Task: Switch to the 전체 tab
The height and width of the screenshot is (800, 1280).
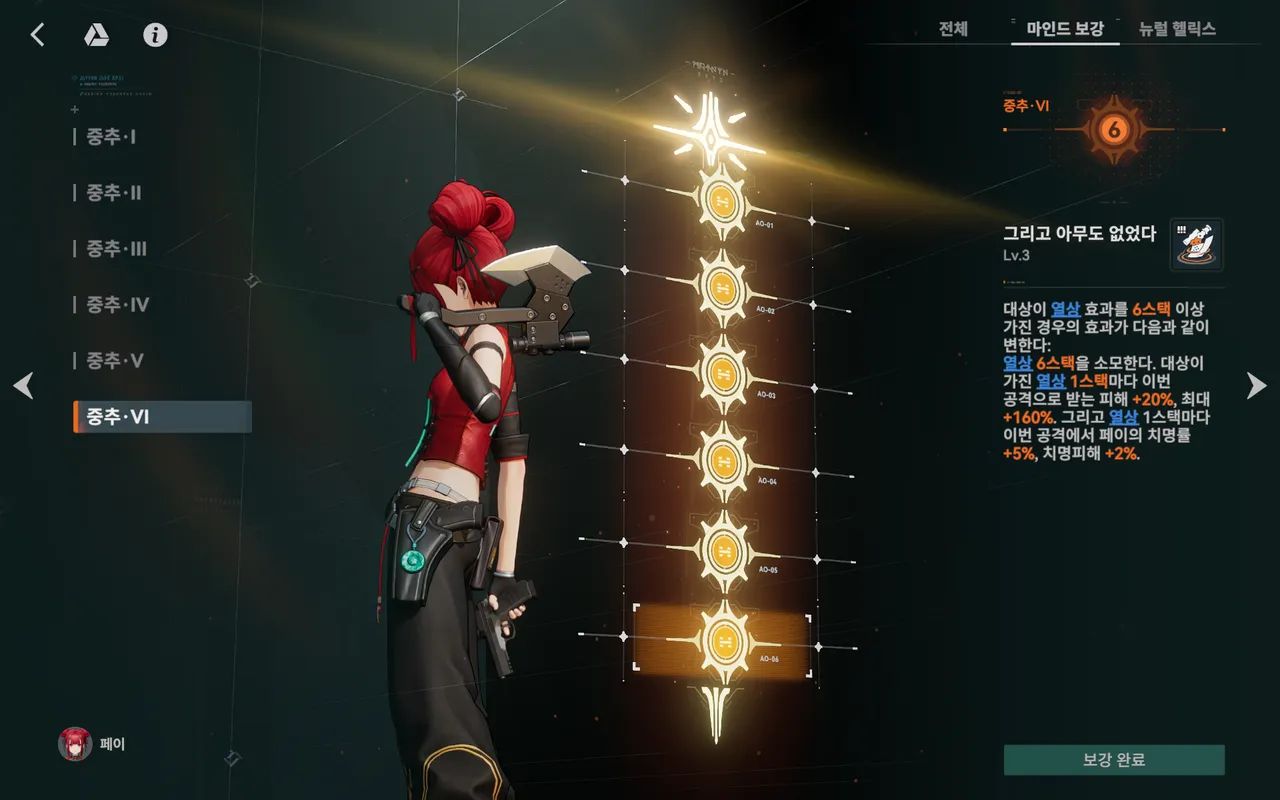Action: pos(953,29)
